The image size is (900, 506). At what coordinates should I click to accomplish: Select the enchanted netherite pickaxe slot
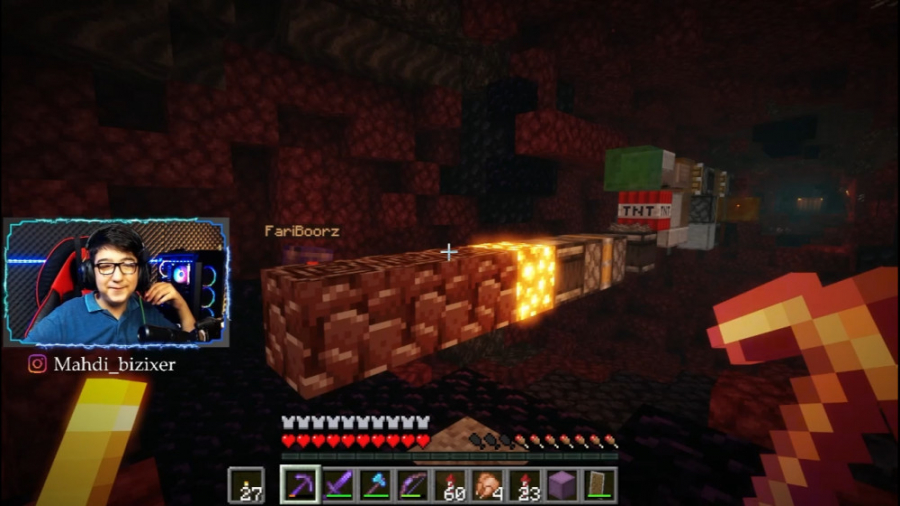click(x=300, y=485)
